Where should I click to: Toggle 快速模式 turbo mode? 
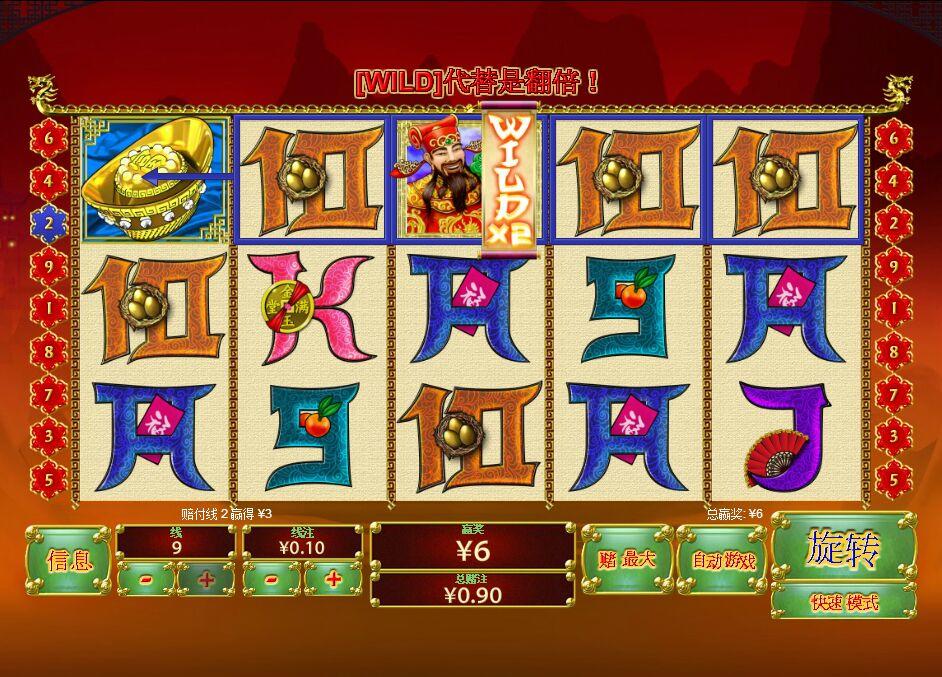pyautogui.click(x=843, y=602)
